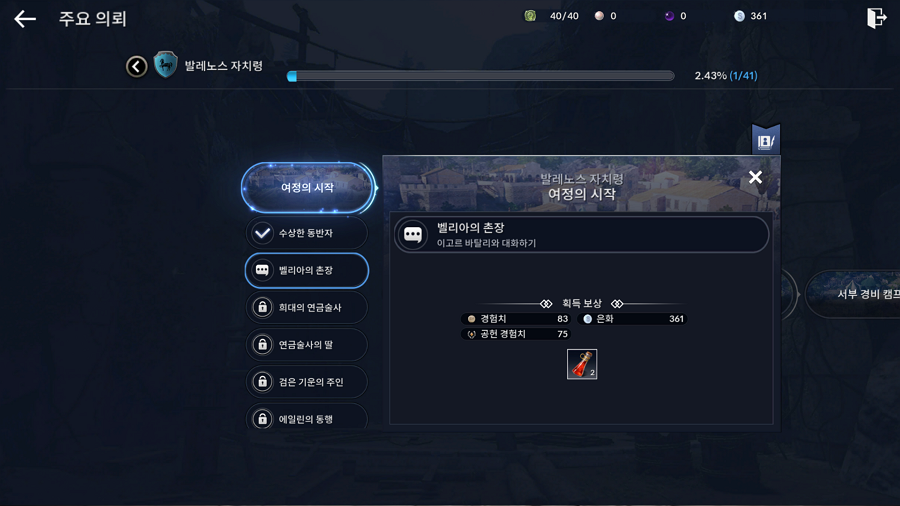Select the 여정의 시작 chapter header
Viewport: 900px width, 506px height.
pyautogui.click(x=308, y=187)
